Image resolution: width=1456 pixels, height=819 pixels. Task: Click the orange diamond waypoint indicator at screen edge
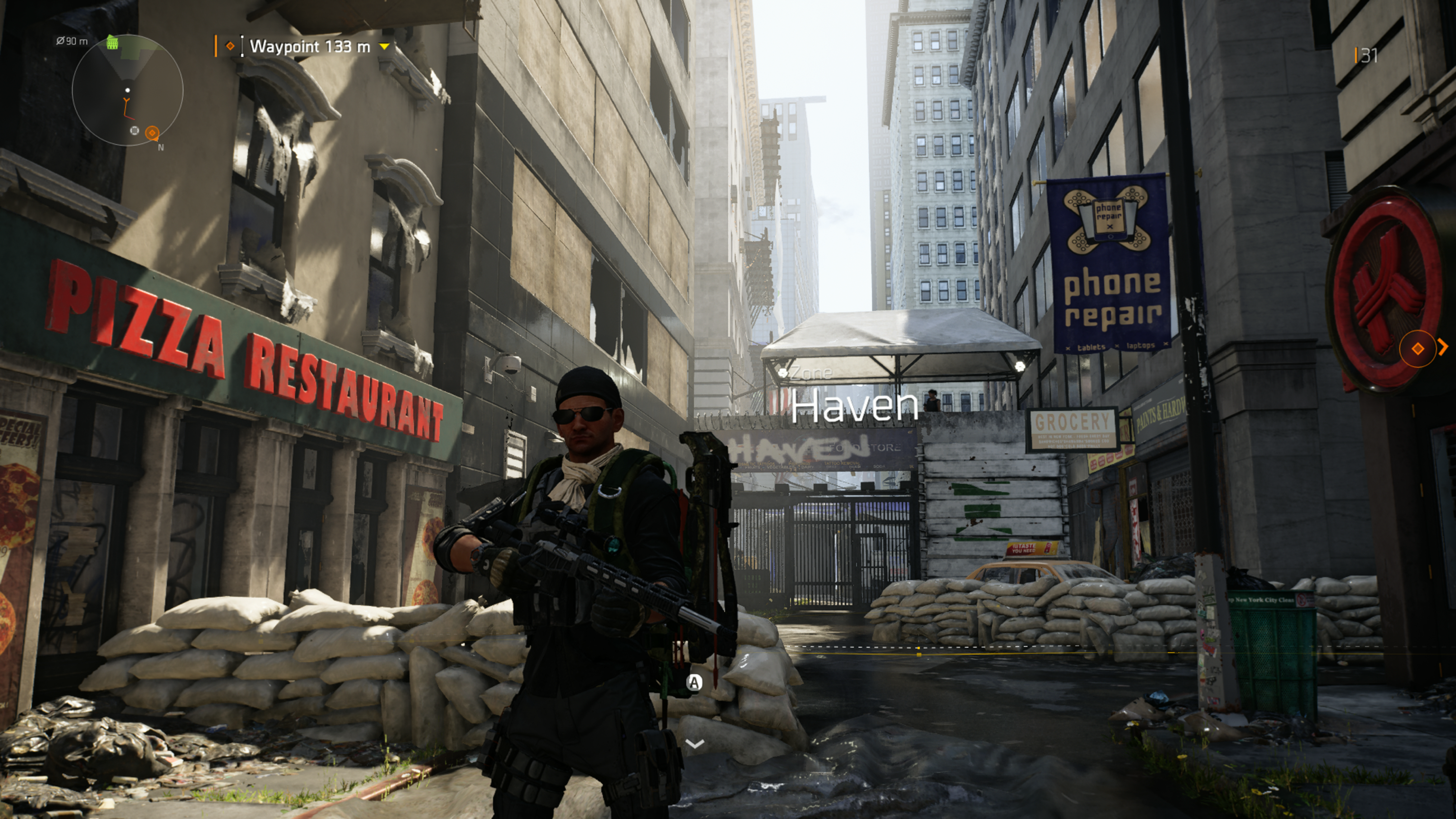pyautogui.click(x=1417, y=348)
